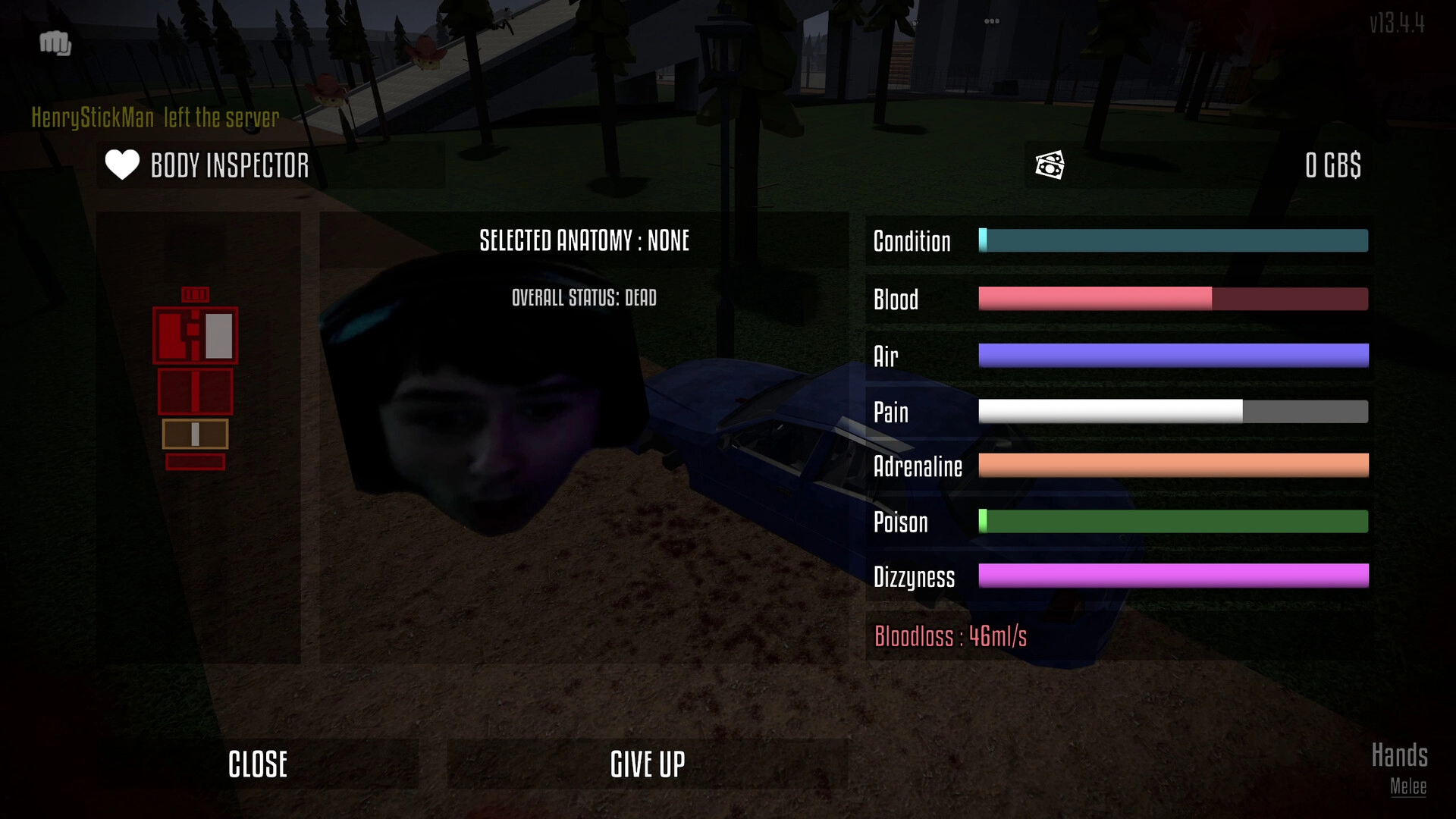Inspect the tan-outlined body section
The height and width of the screenshot is (819, 1456).
click(195, 435)
